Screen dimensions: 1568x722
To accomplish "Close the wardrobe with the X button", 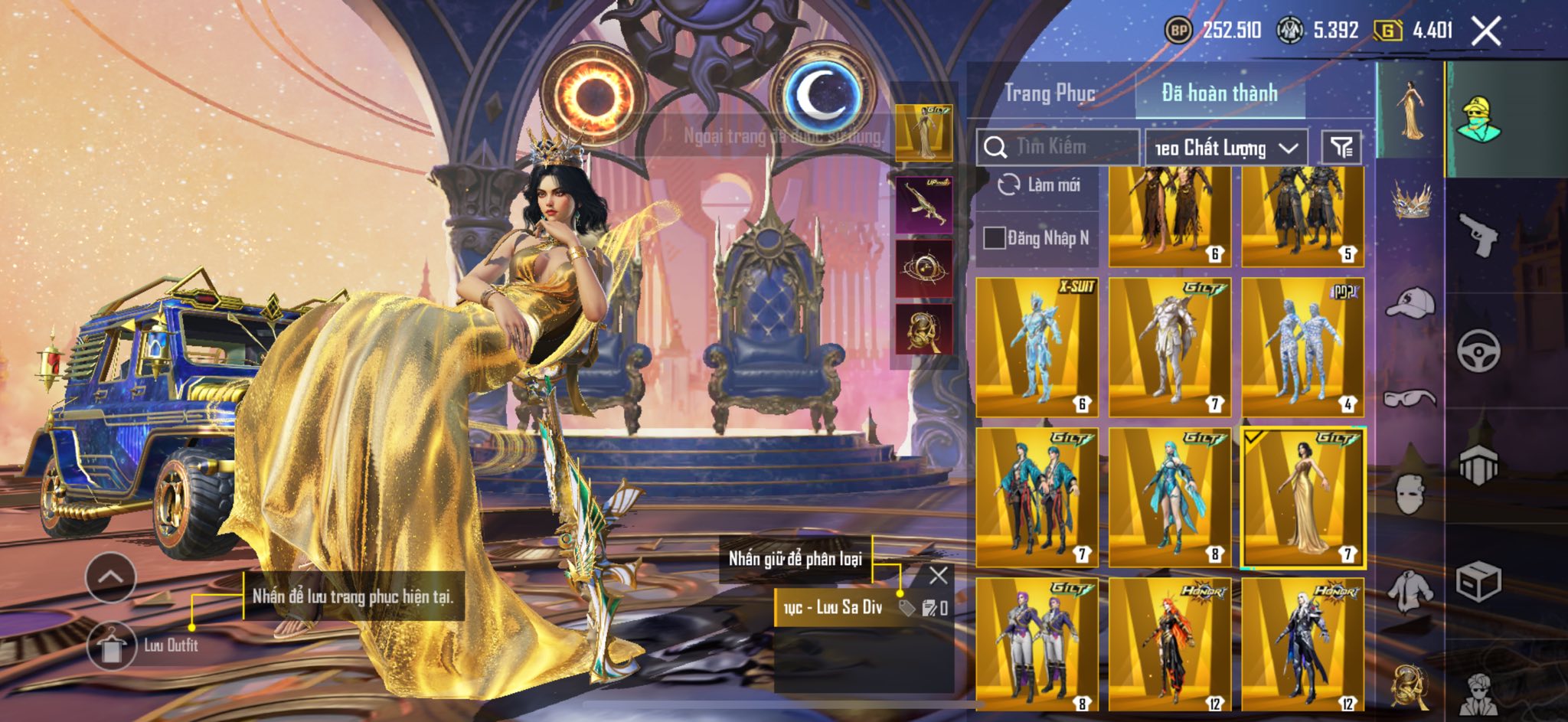I will point(1485,31).
